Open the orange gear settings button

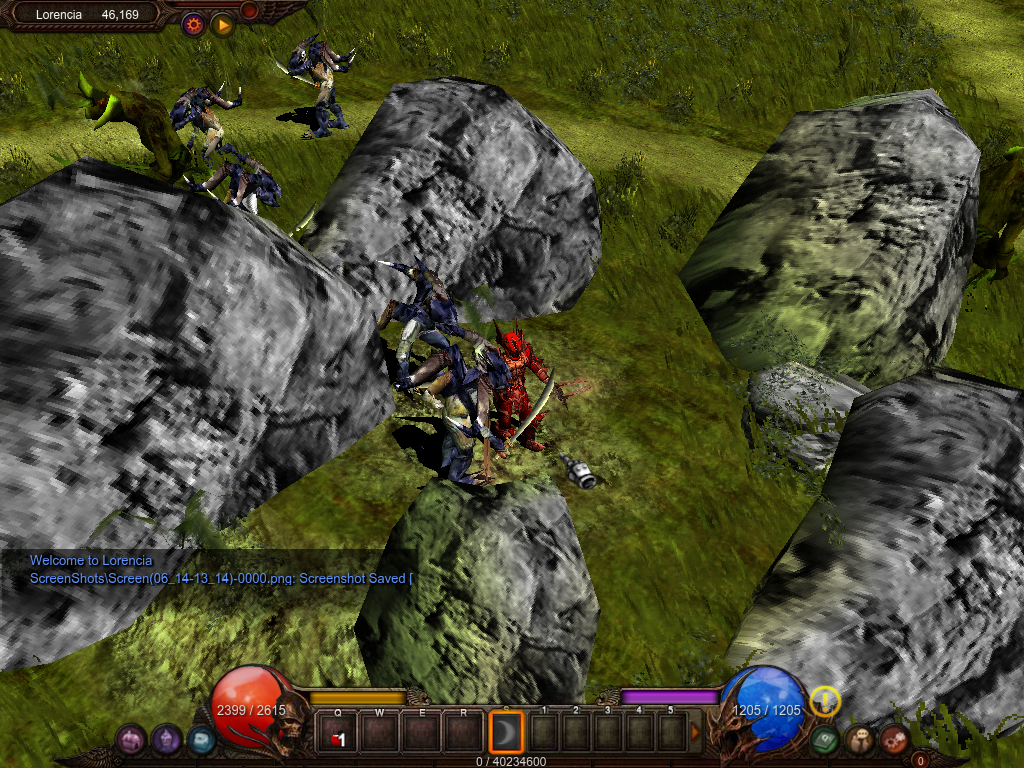click(193, 24)
